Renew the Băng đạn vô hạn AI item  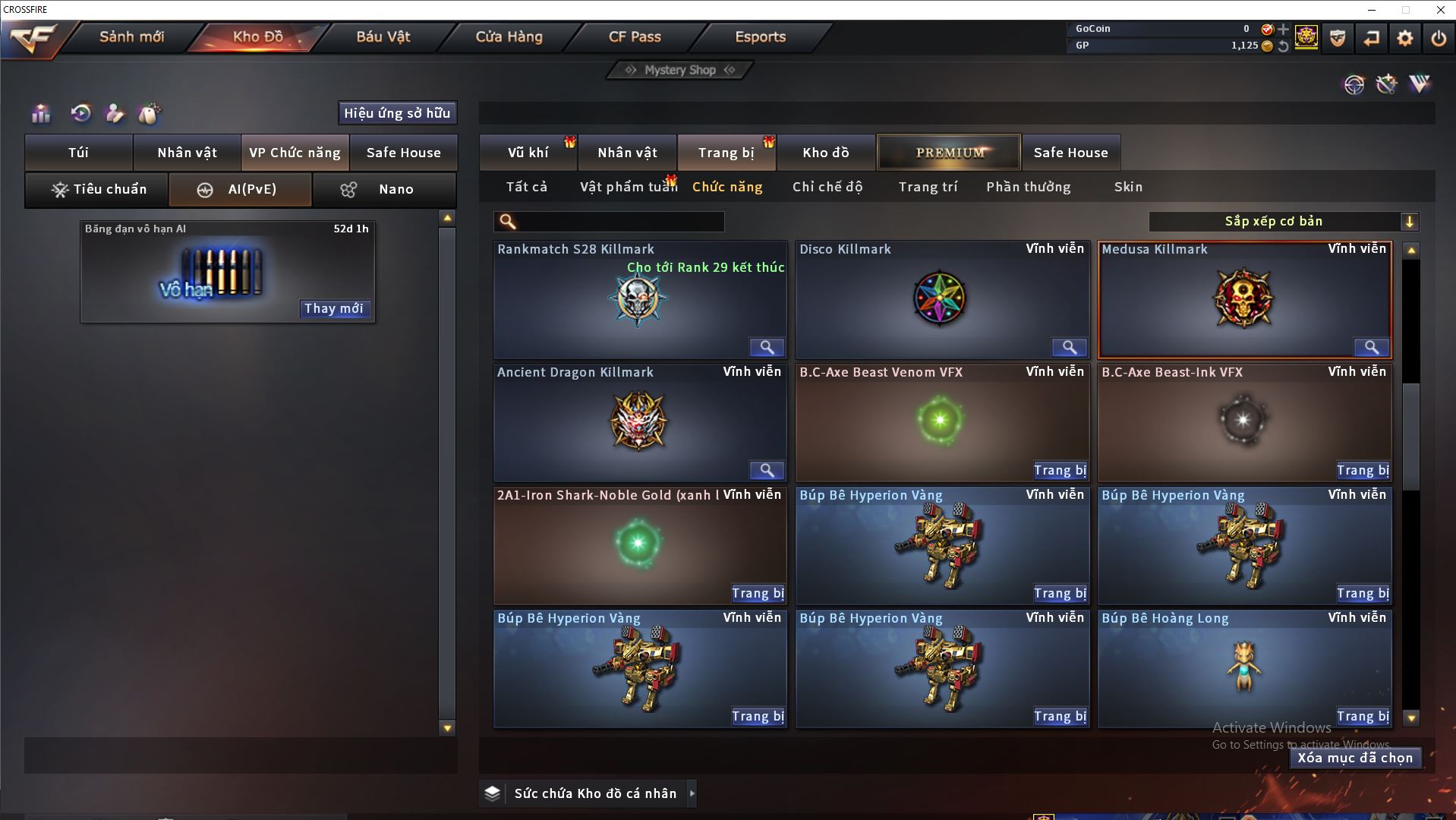(x=334, y=308)
